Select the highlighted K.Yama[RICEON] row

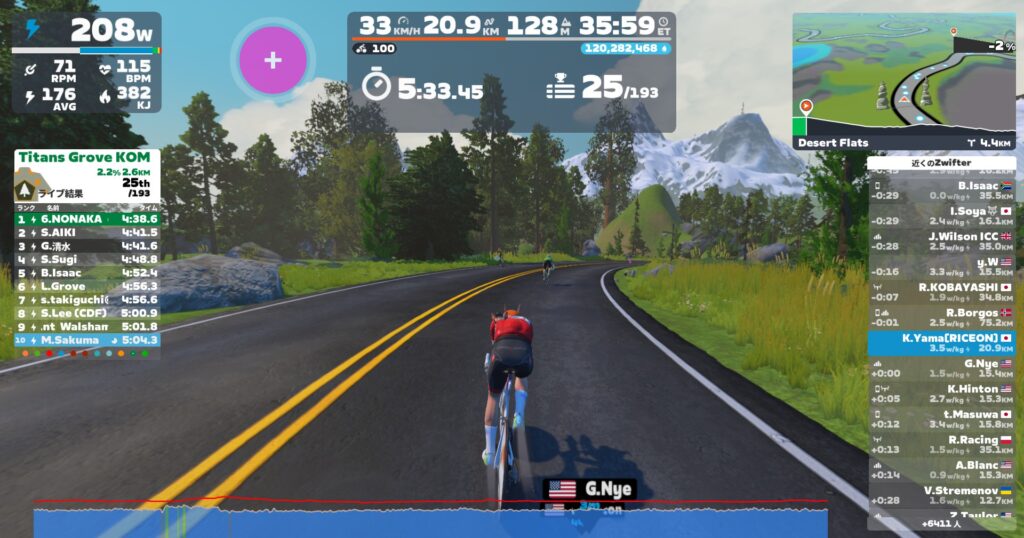(x=941, y=343)
